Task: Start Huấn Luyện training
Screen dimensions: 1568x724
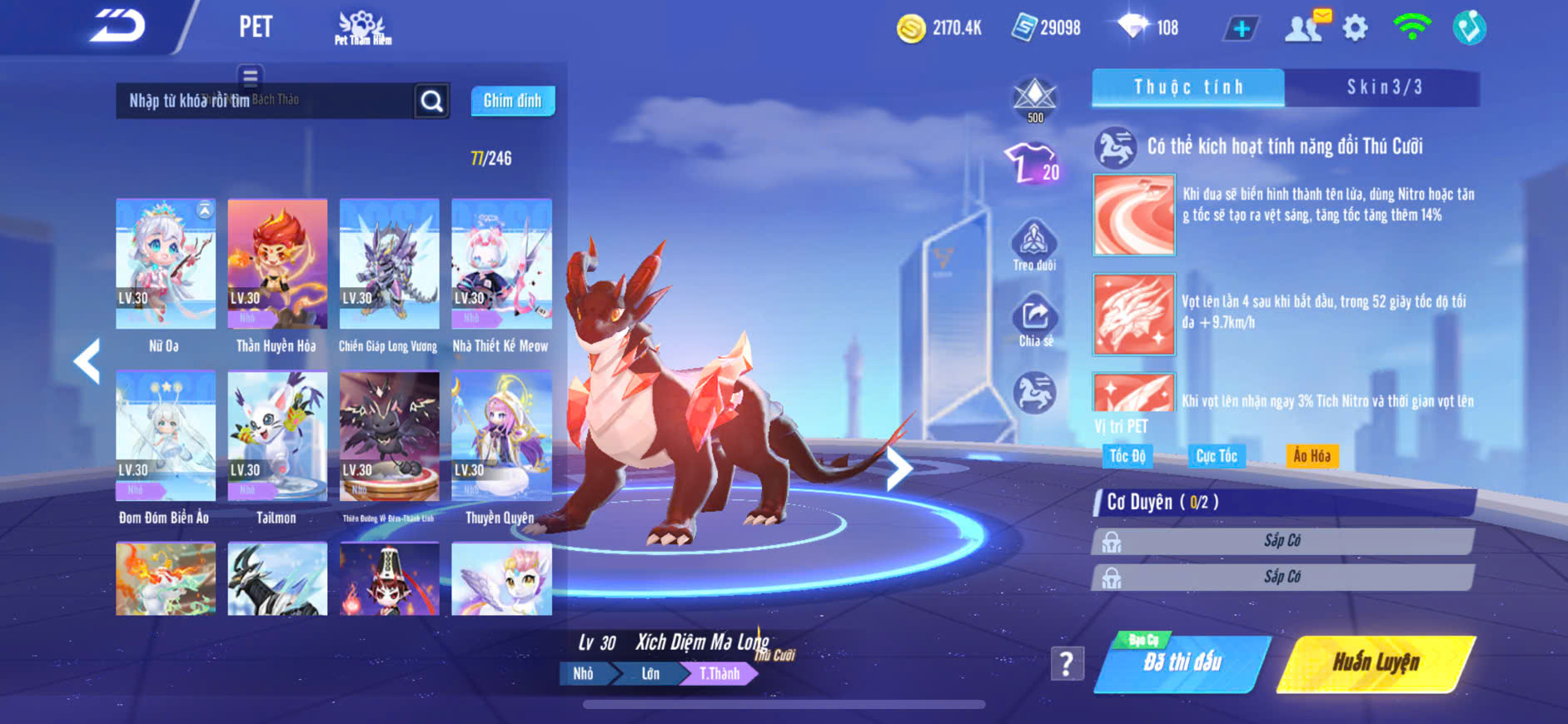Action: (x=1376, y=663)
